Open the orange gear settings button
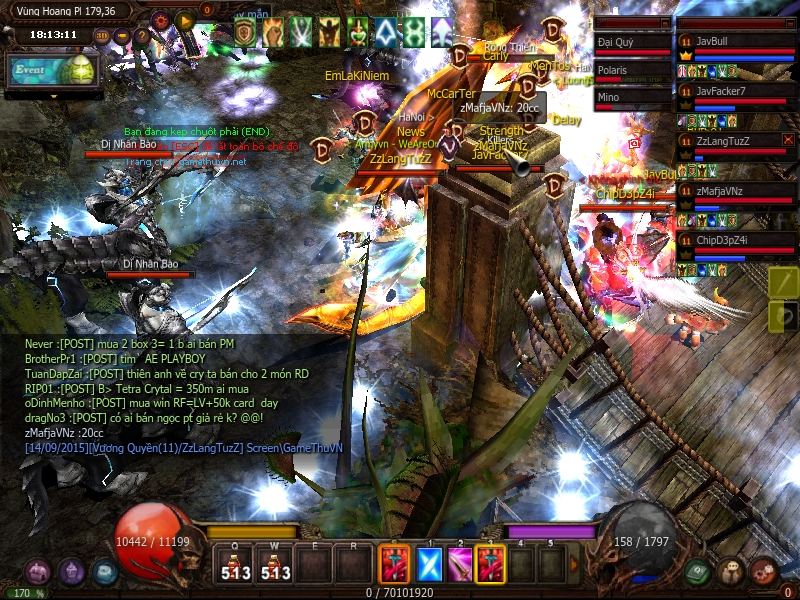The image size is (800, 600). 160,18
